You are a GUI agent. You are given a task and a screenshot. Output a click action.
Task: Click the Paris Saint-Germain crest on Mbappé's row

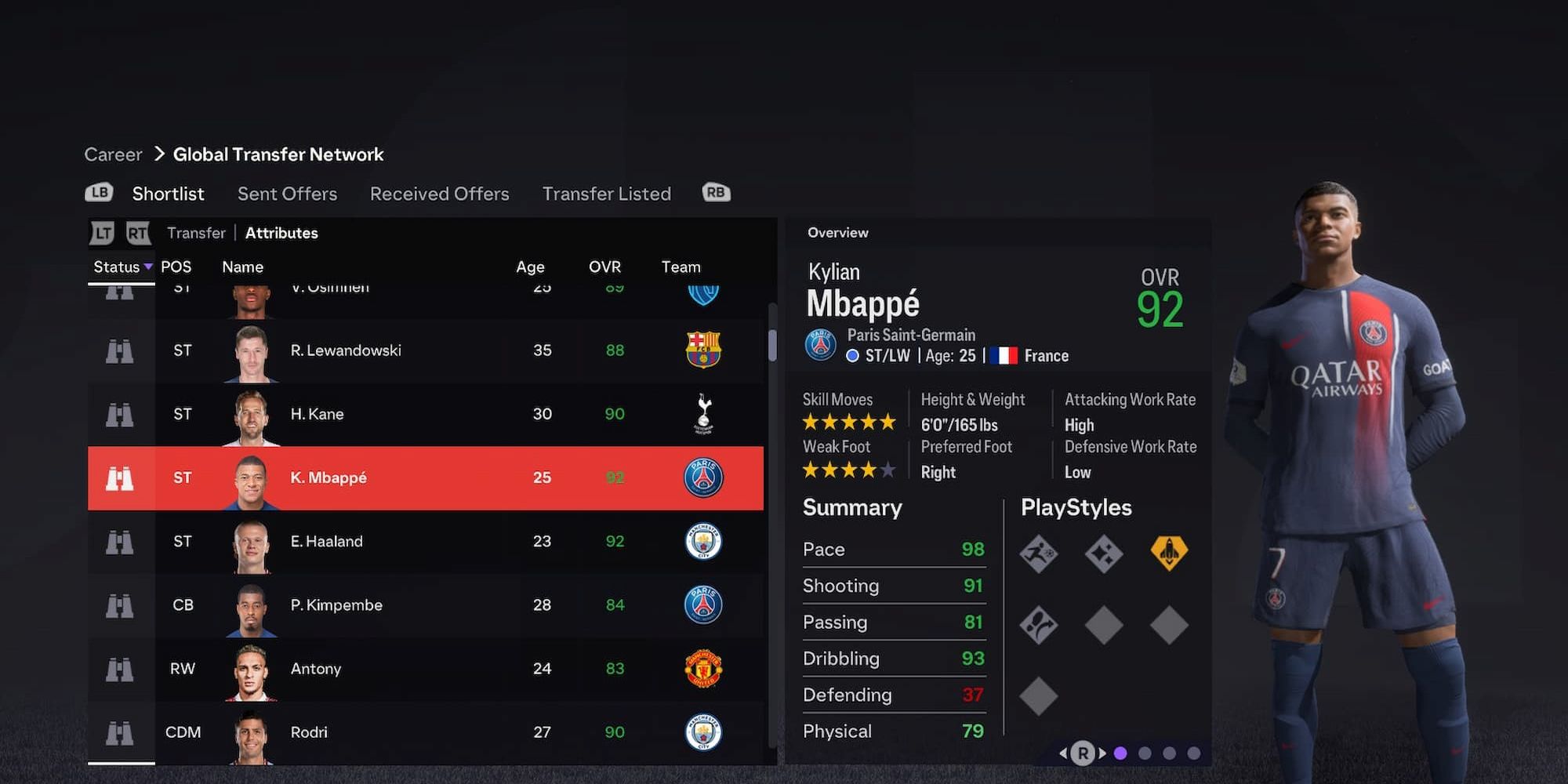point(703,477)
